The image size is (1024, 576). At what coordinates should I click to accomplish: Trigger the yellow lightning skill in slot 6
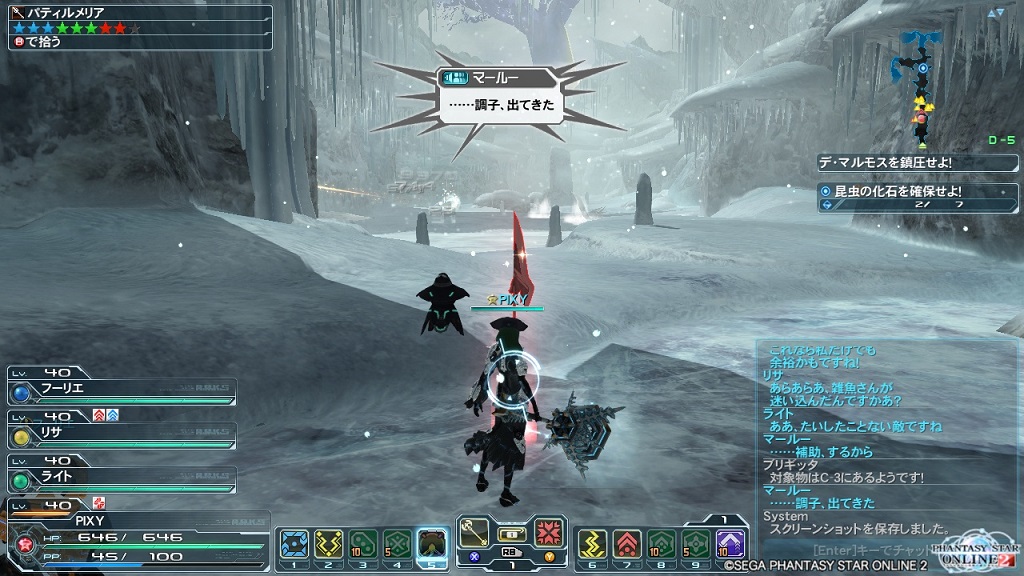(593, 544)
